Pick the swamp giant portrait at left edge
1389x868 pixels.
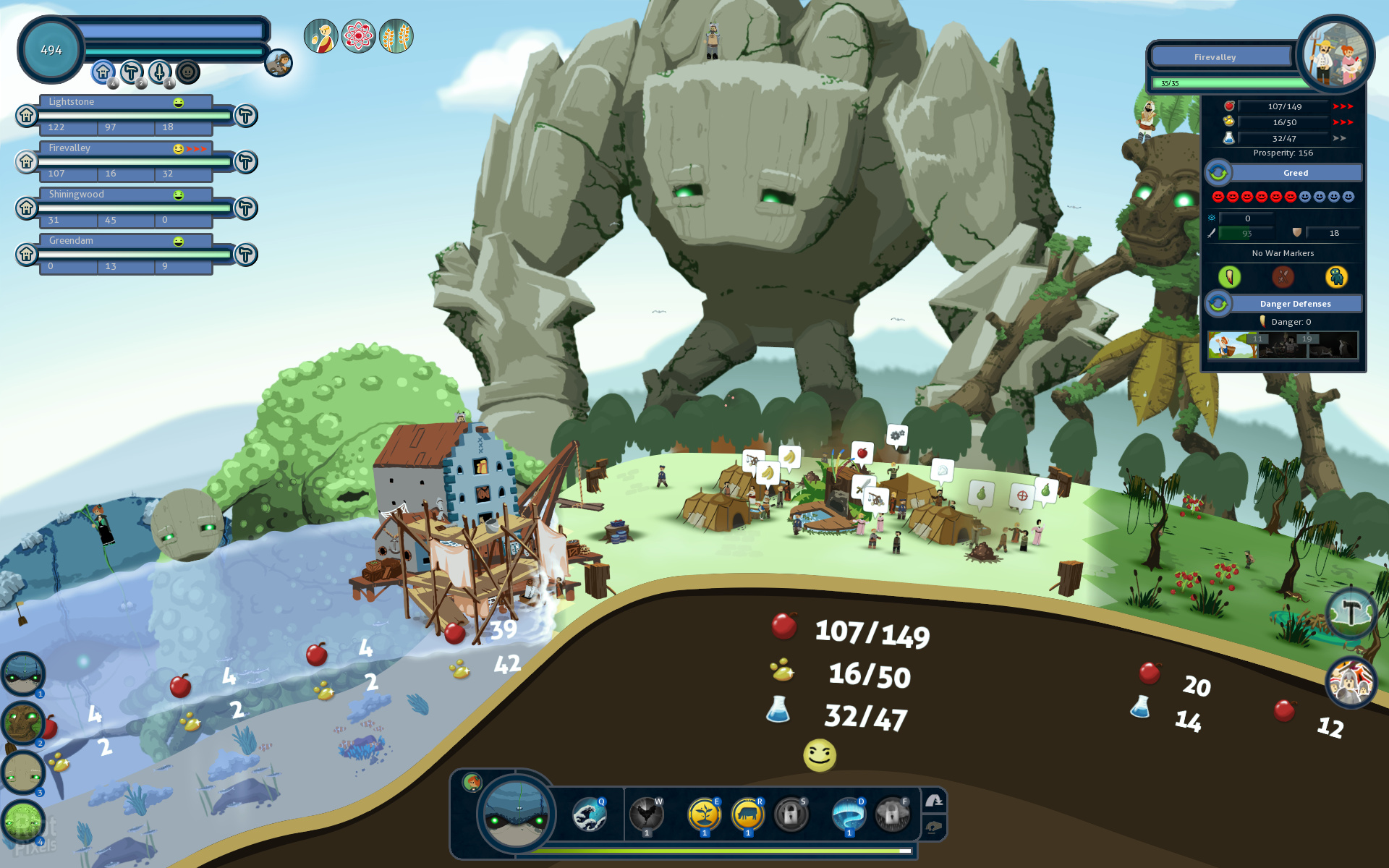[x=23, y=822]
